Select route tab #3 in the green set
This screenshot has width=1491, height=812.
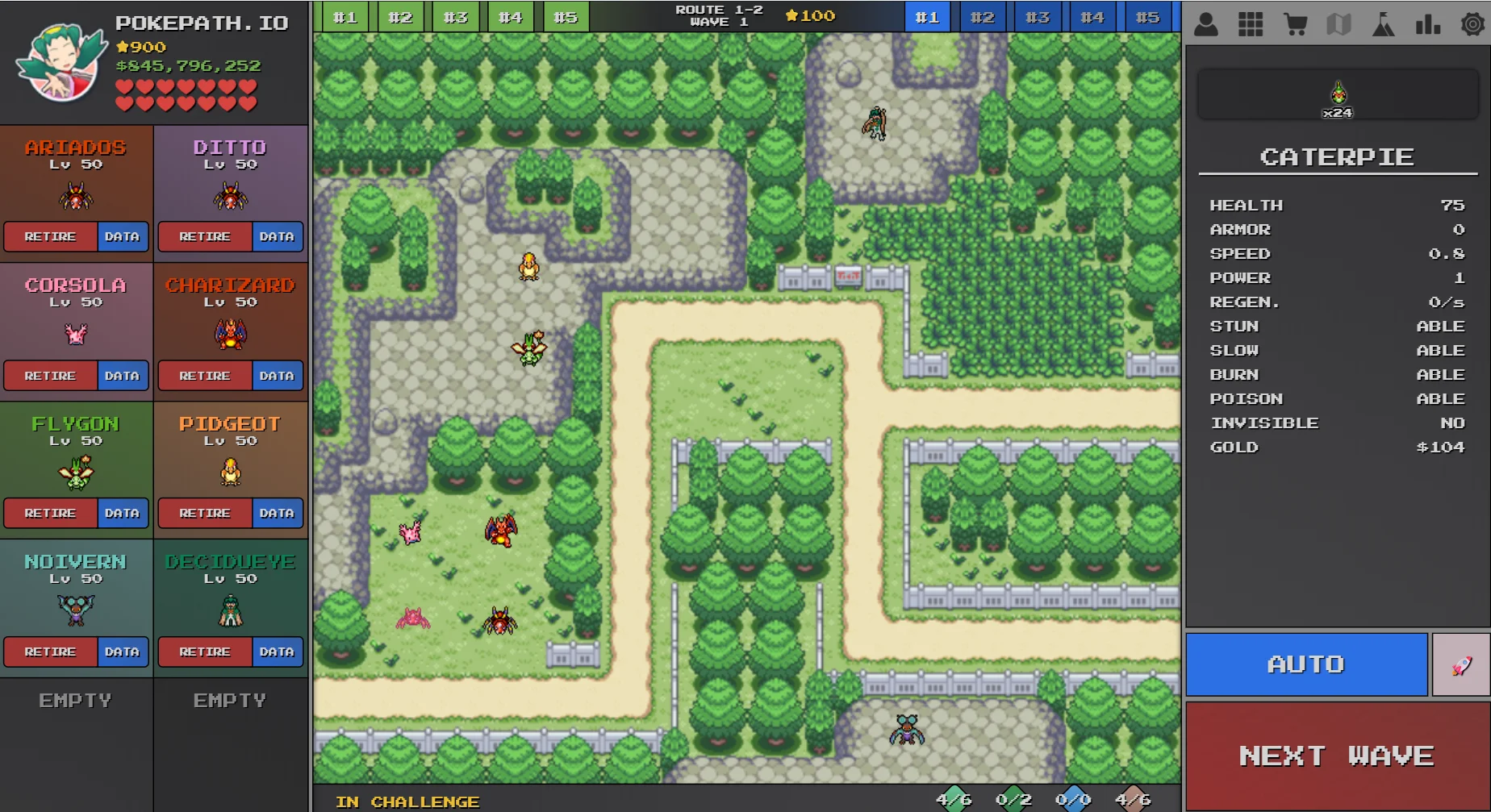point(456,15)
